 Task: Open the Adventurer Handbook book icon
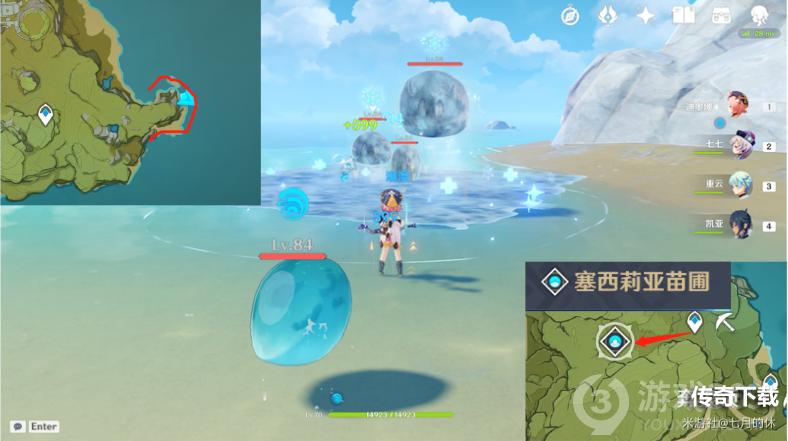(x=684, y=15)
